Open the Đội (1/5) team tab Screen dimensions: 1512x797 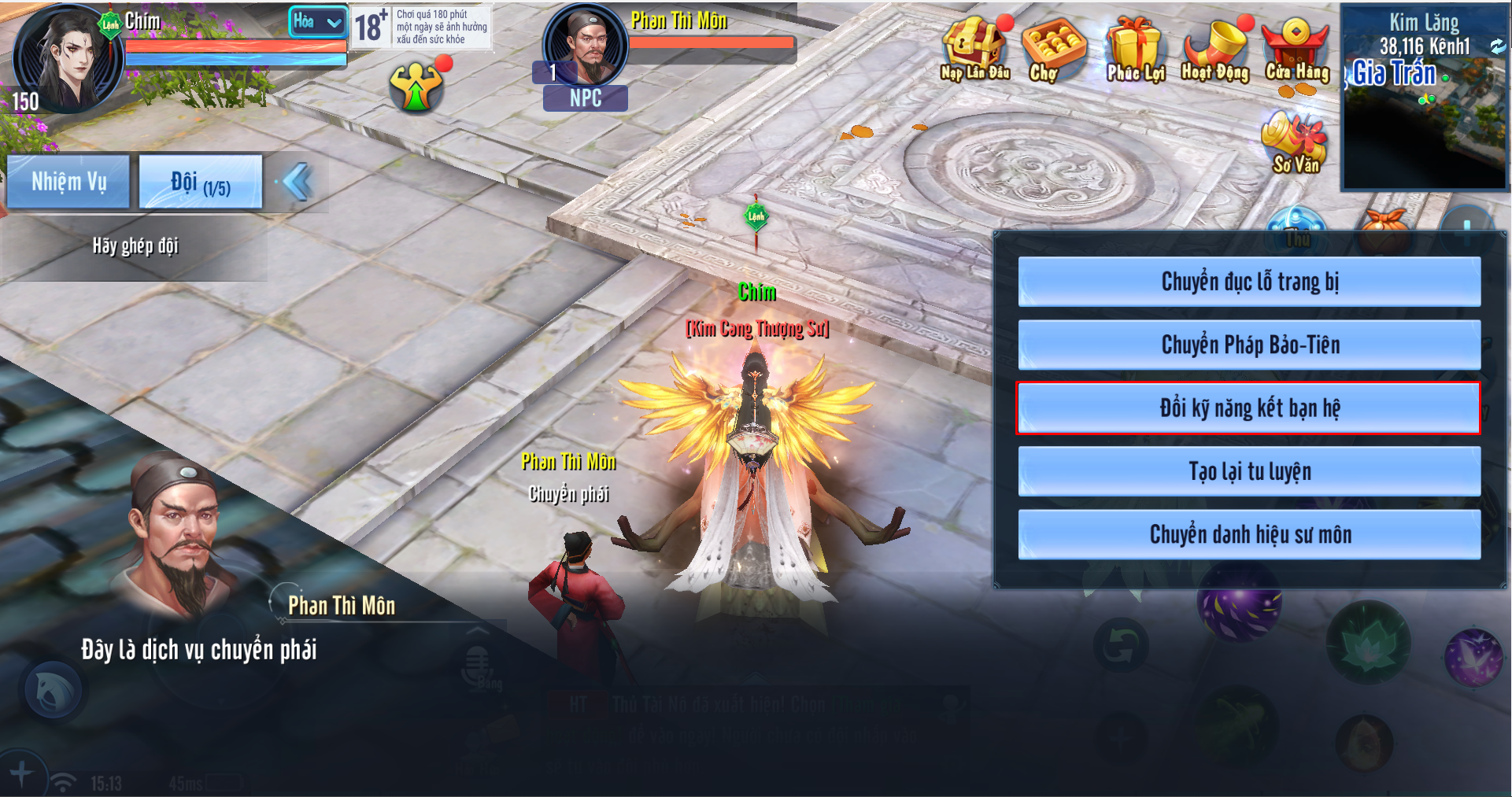click(x=200, y=182)
